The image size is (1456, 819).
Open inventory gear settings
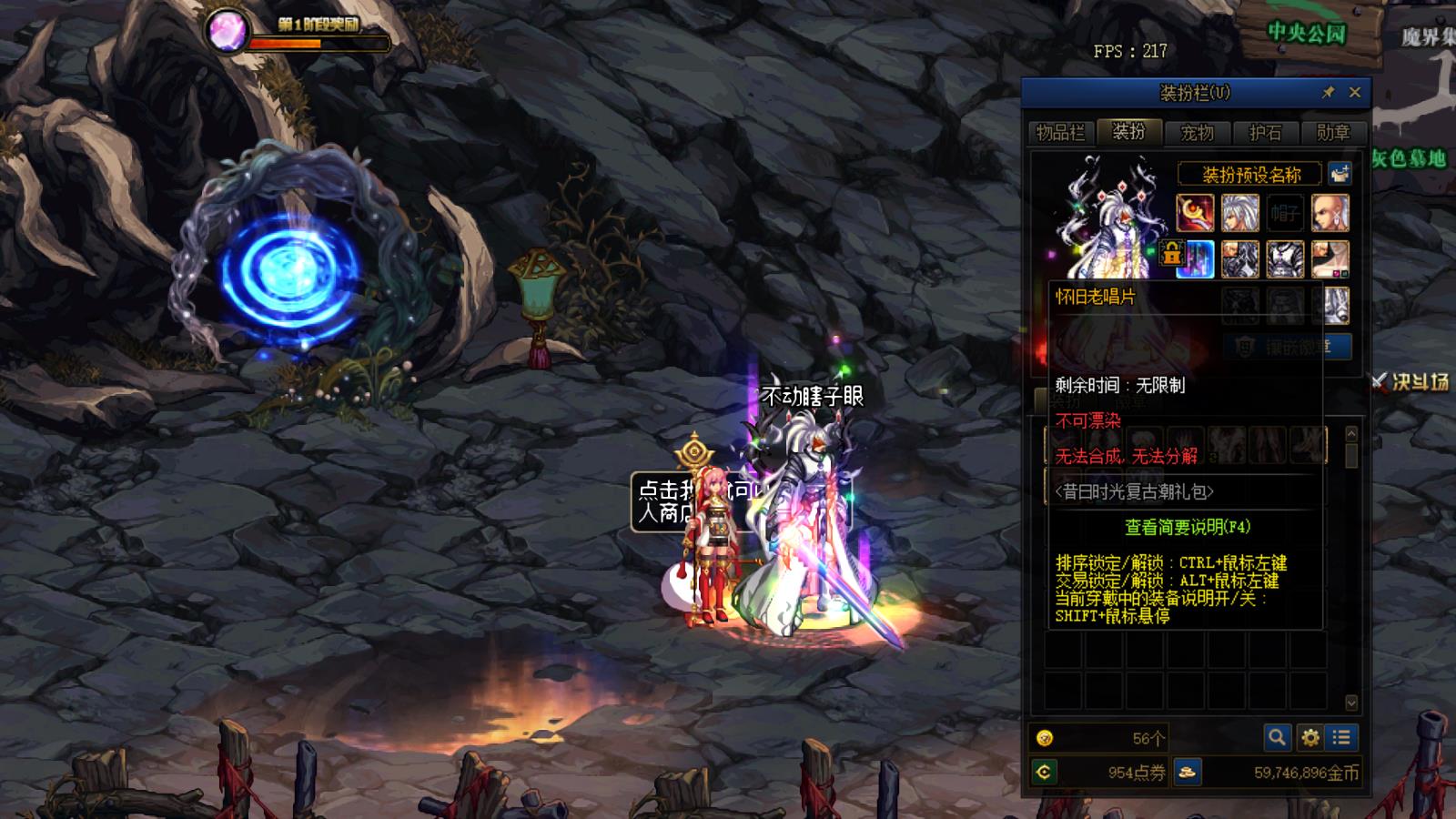1310,737
